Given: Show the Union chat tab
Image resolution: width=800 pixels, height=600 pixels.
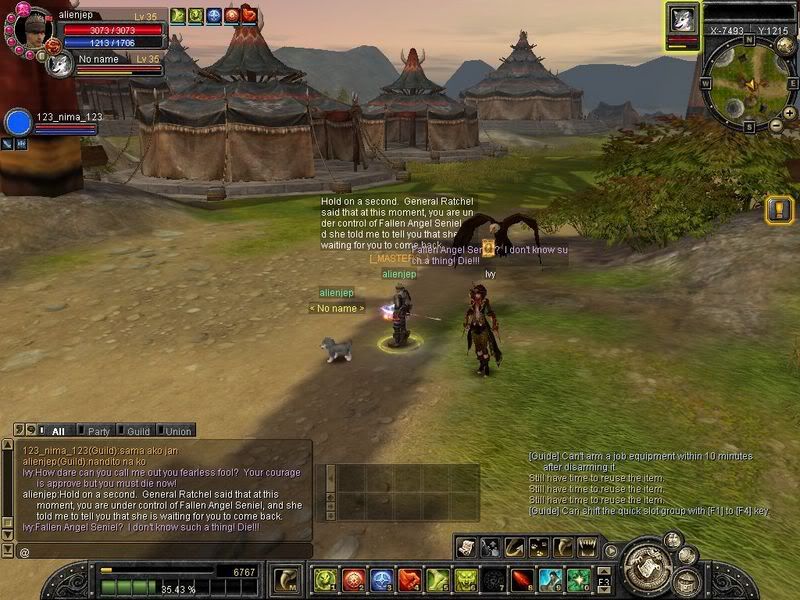Looking at the screenshot, I should [178, 431].
